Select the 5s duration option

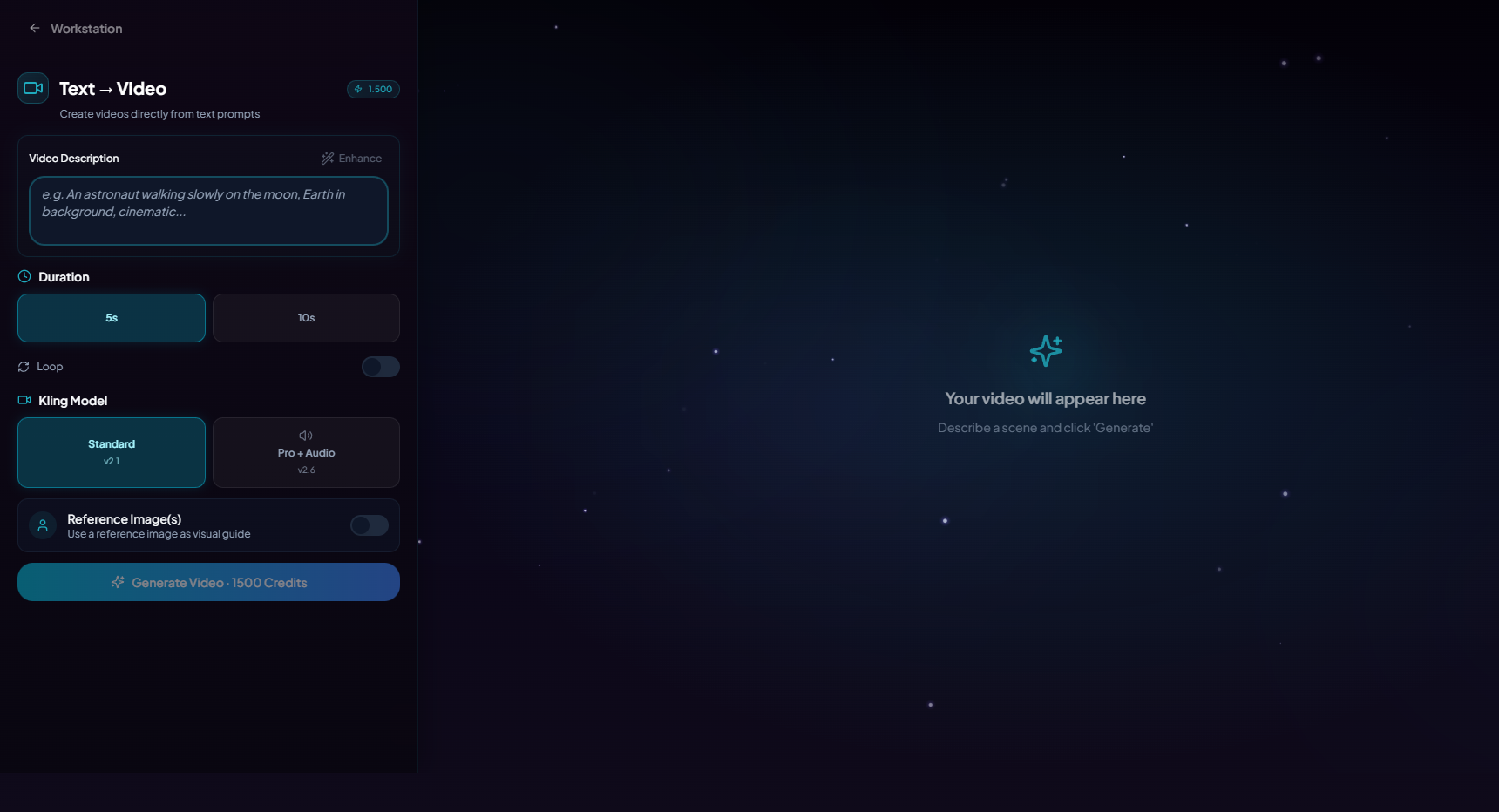click(x=112, y=318)
